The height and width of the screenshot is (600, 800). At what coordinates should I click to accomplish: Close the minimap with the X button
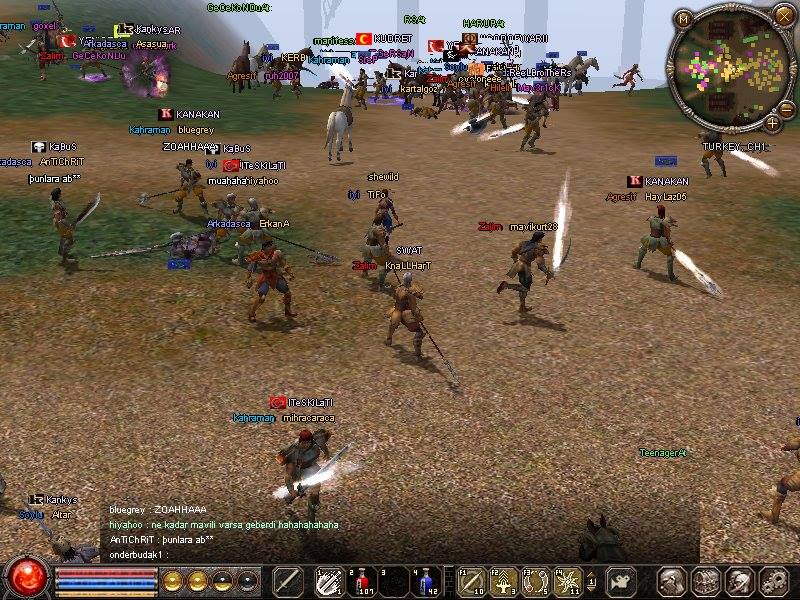[x=783, y=15]
